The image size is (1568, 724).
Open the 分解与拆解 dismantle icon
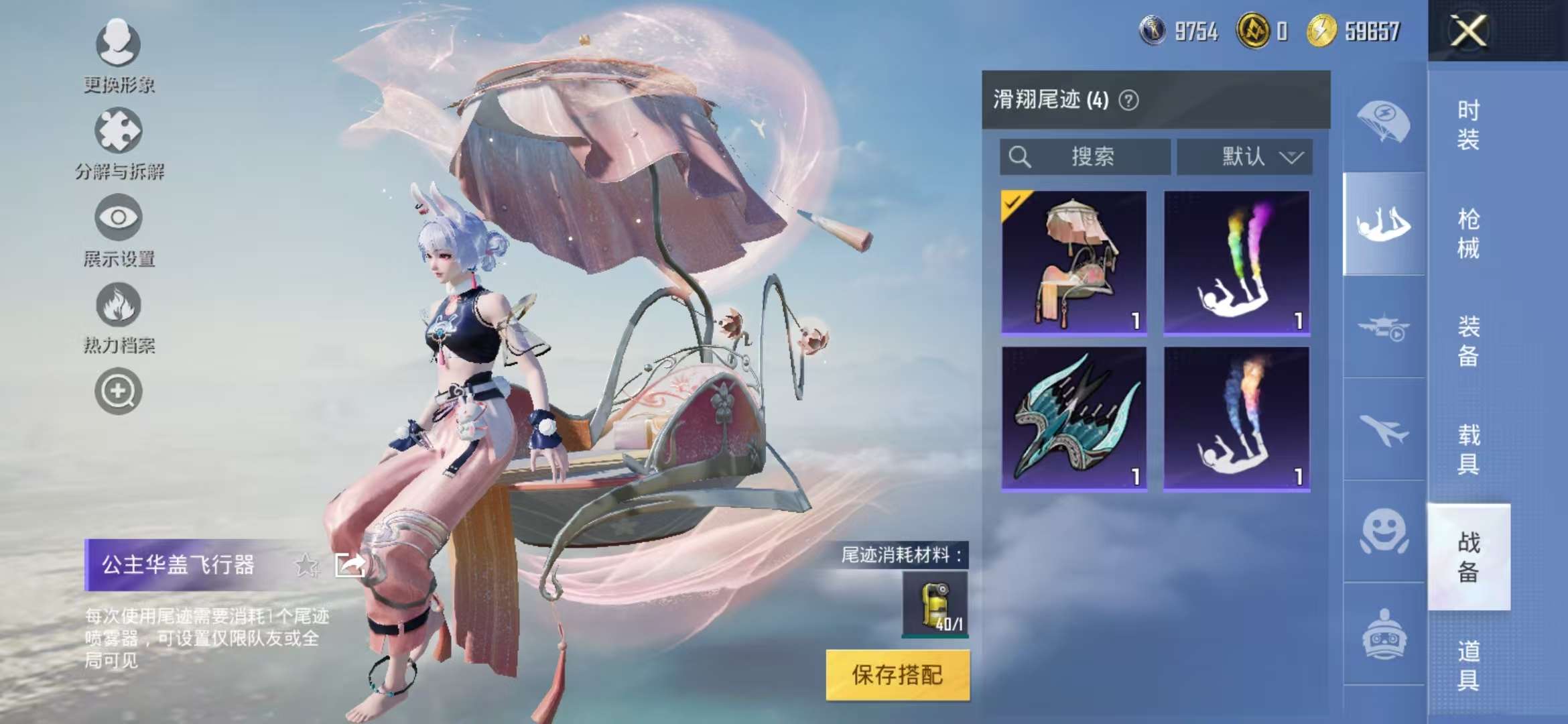[x=117, y=131]
